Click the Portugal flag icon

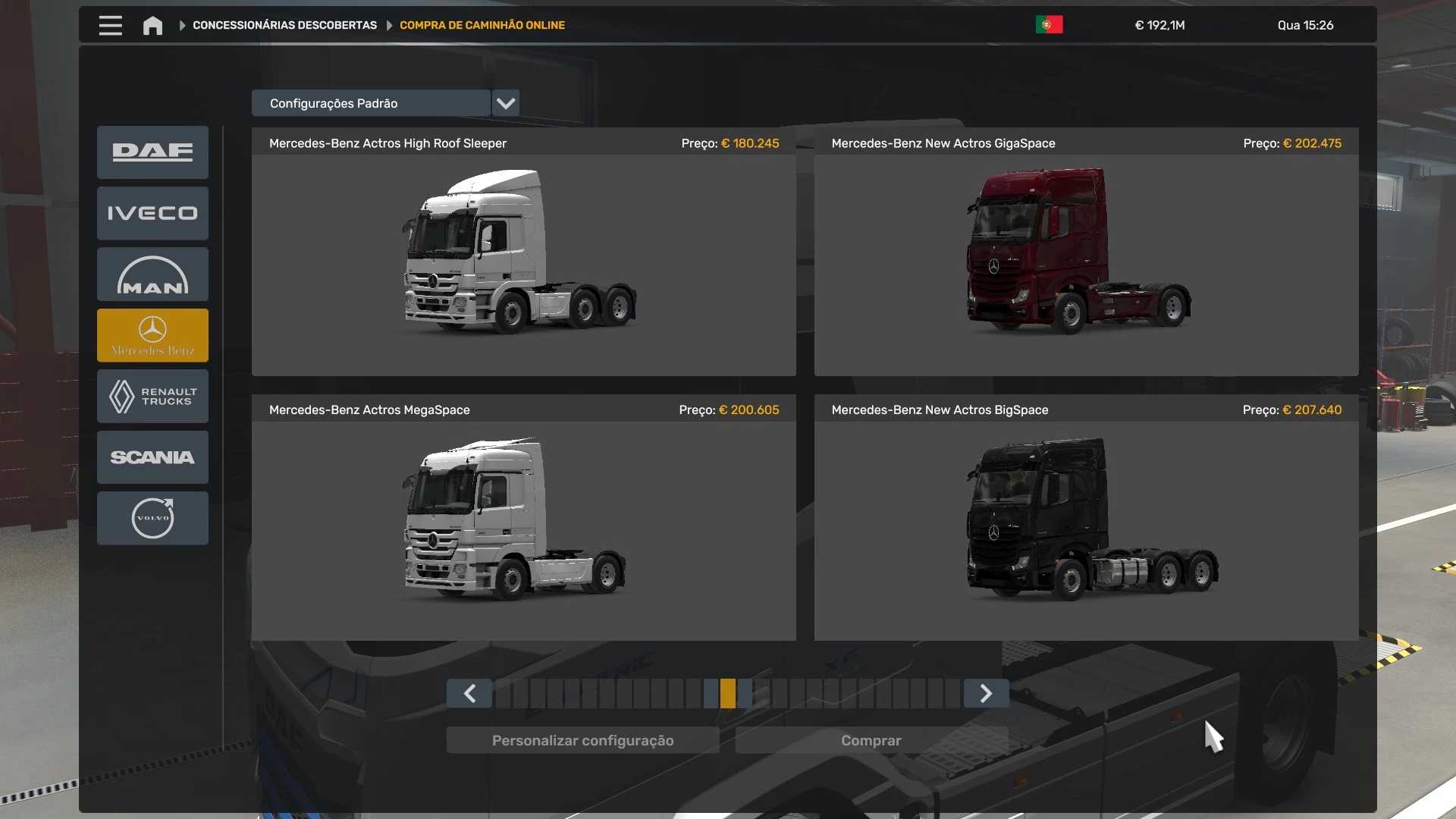coord(1049,25)
